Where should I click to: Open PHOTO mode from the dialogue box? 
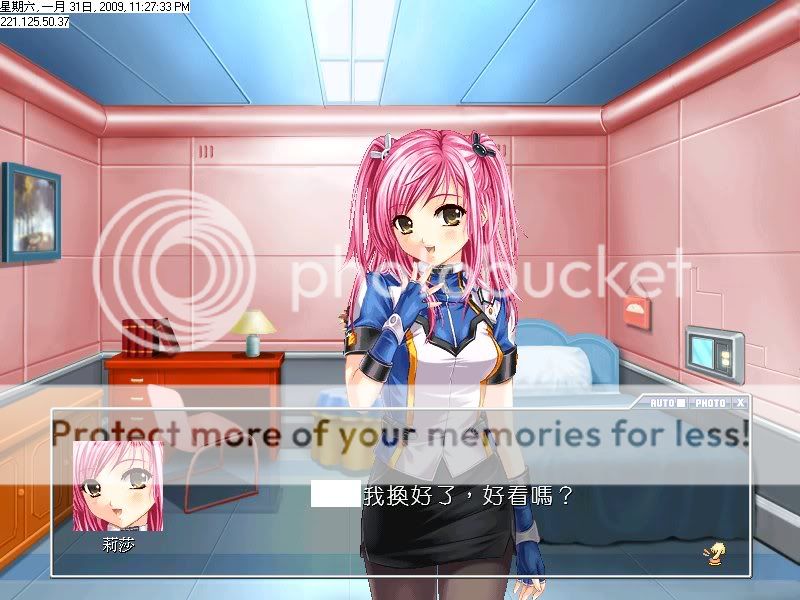pyautogui.click(x=710, y=403)
